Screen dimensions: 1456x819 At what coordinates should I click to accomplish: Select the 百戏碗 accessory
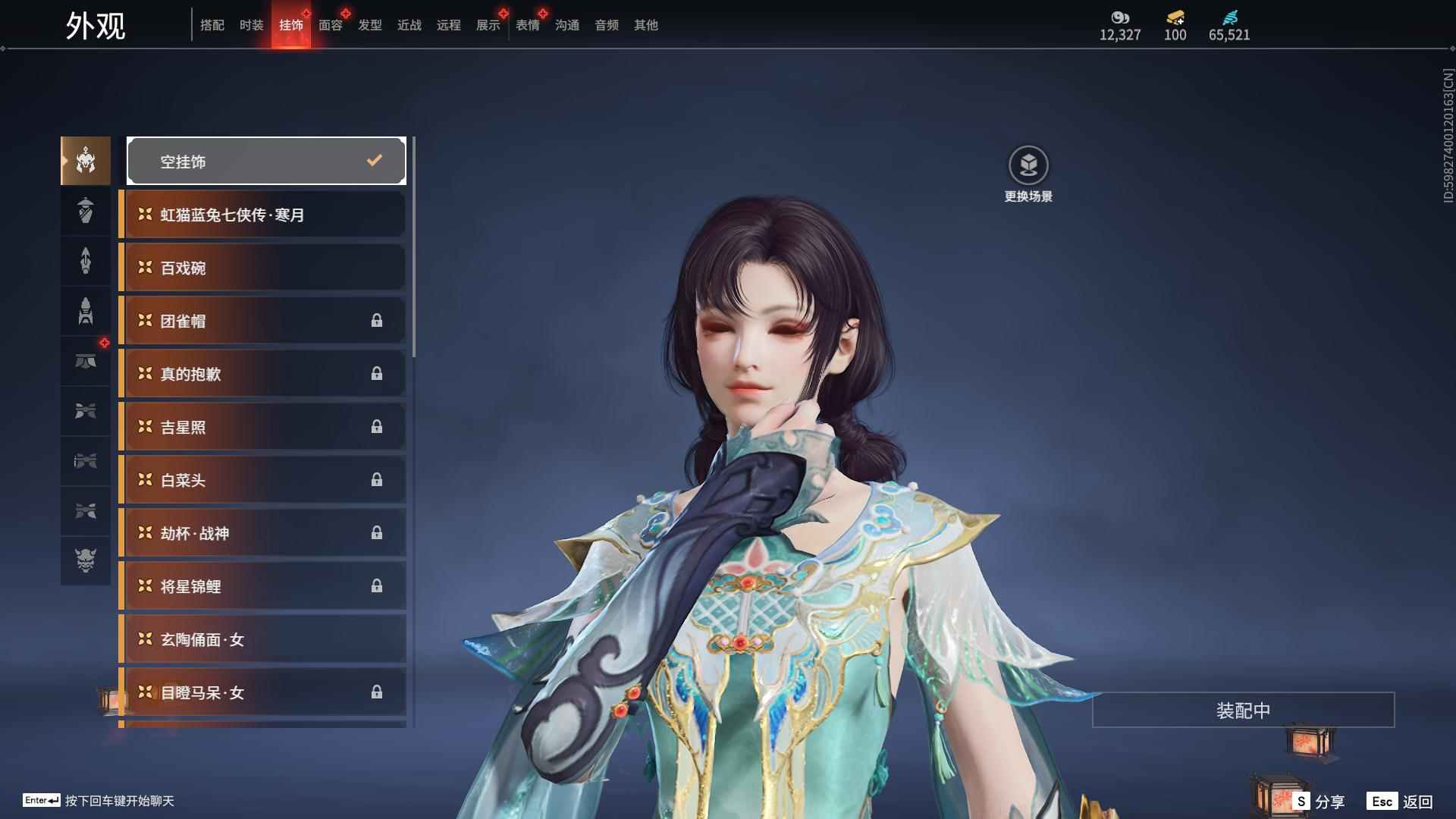pos(262,268)
